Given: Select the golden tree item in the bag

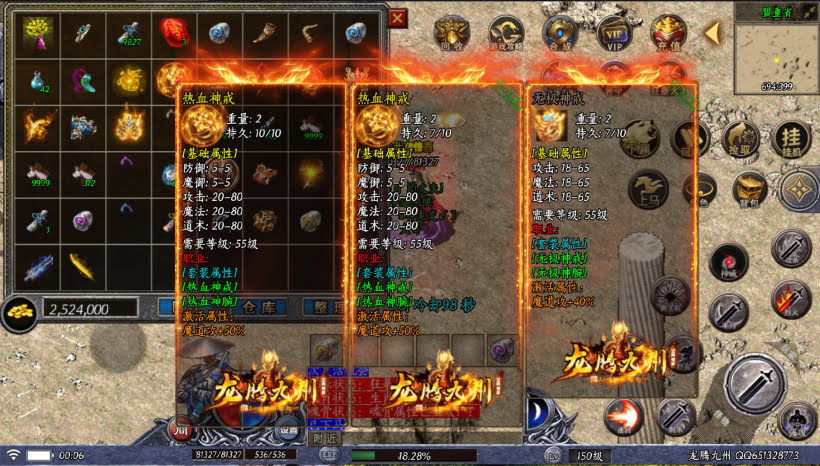Looking at the screenshot, I should pyautogui.click(x=40, y=33).
